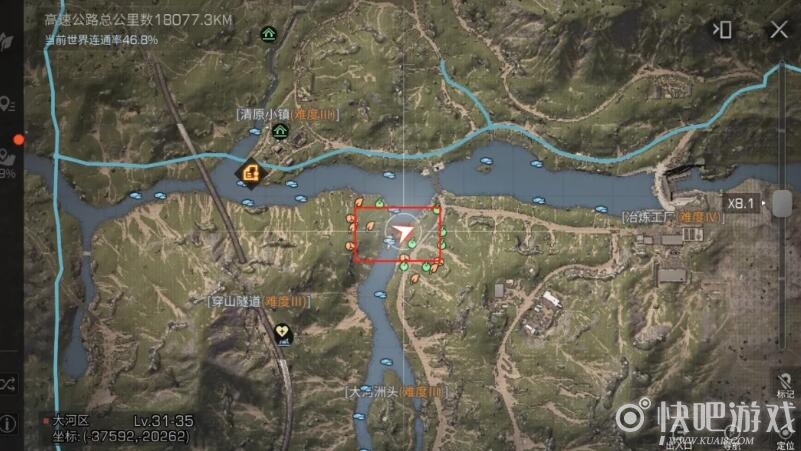Click the collapse-panel icon beside the X

point(721,30)
